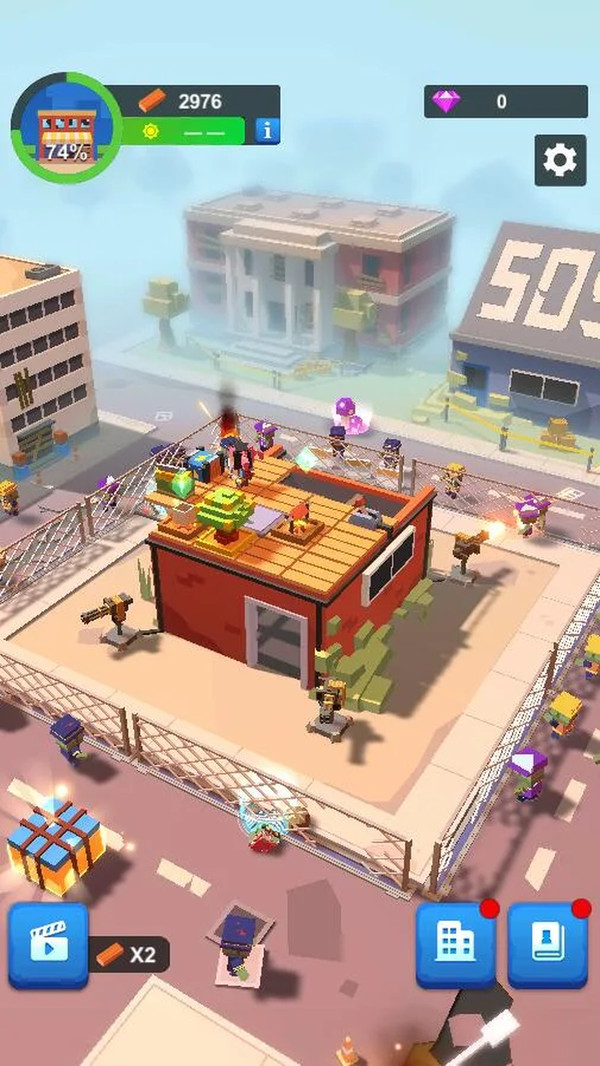Screen dimensions: 600x1066
Task: Open the settings gear menu
Action: click(x=560, y=161)
